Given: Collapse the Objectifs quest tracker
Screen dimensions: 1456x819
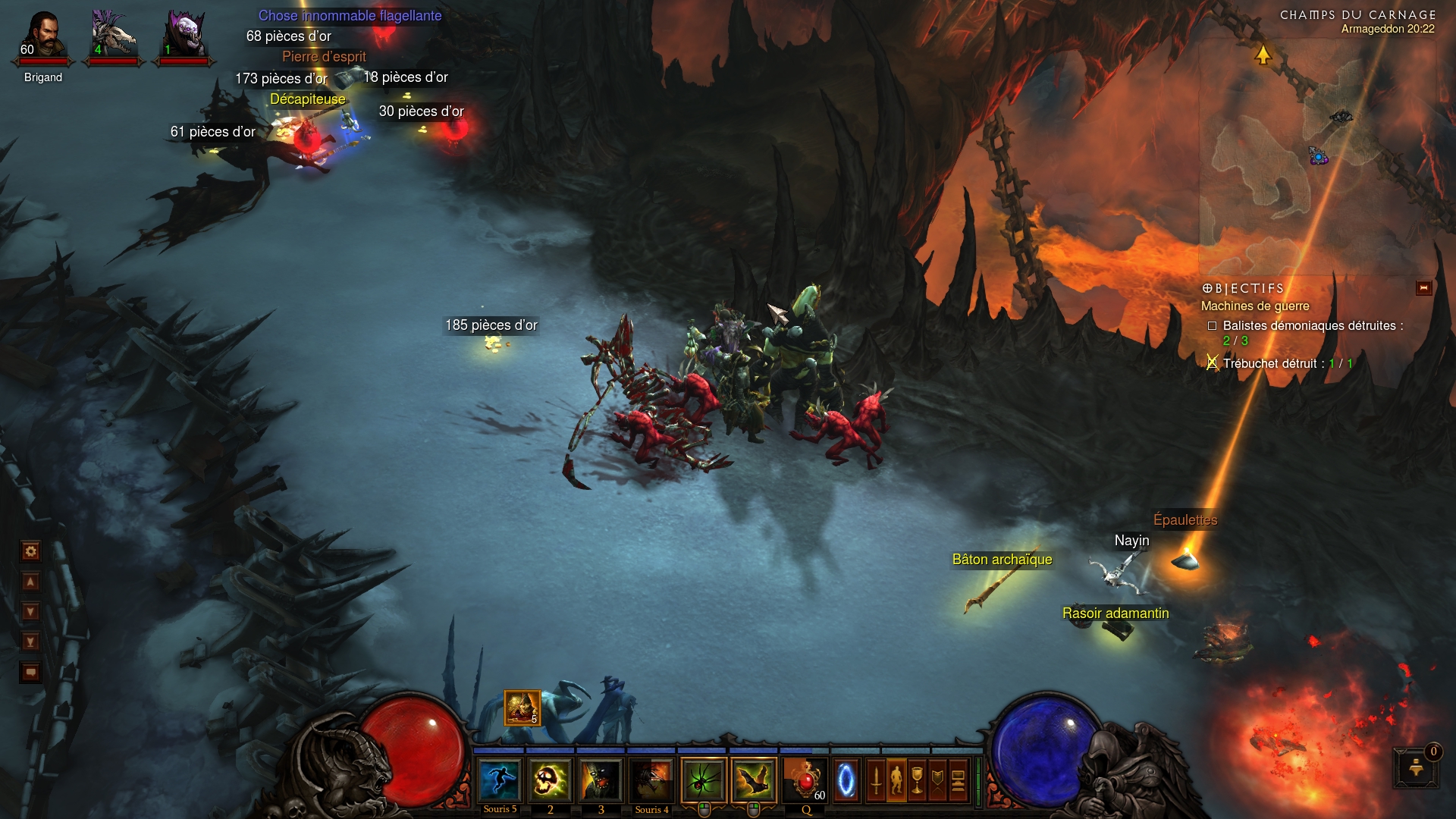Looking at the screenshot, I should pyautogui.click(x=1423, y=288).
